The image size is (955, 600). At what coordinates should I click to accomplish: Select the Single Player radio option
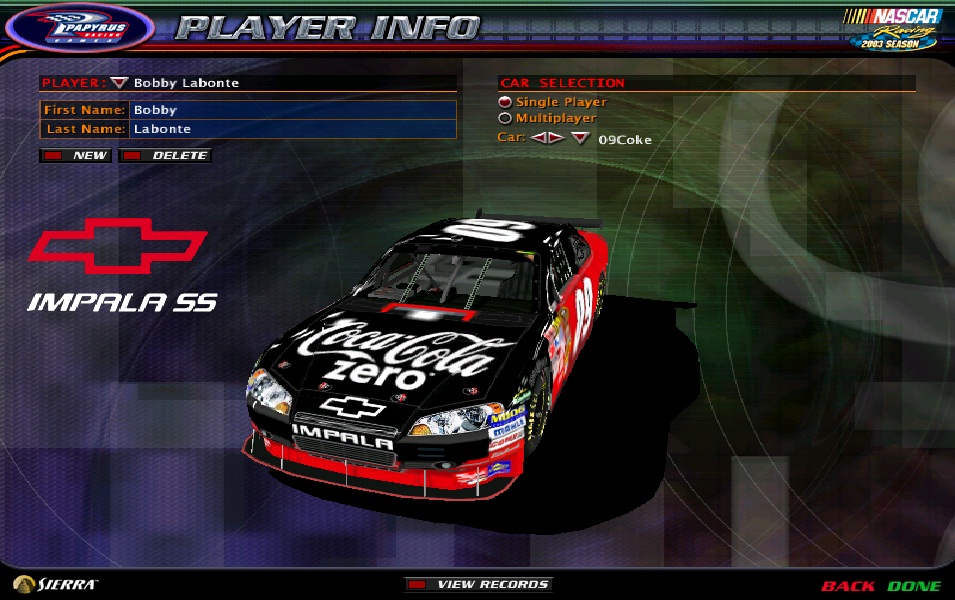pos(505,102)
